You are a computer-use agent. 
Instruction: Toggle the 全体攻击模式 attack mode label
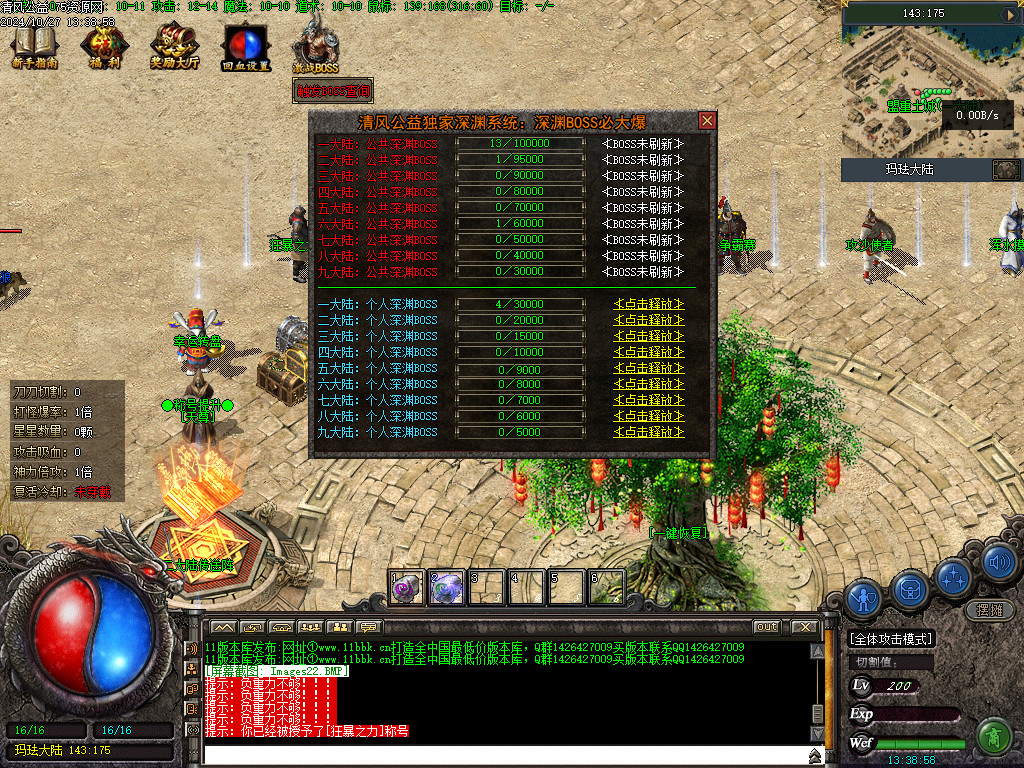(891, 639)
